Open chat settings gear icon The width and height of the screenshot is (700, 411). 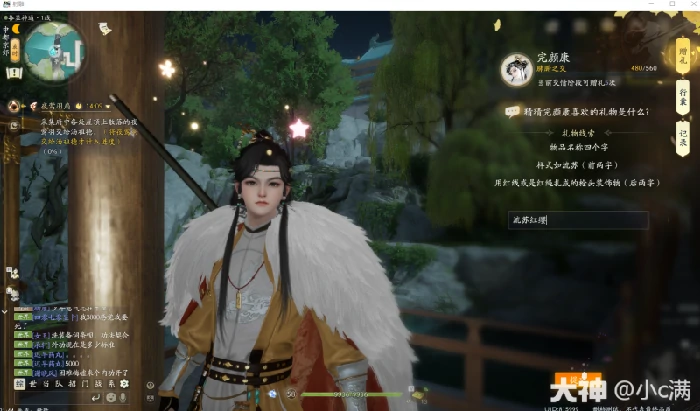click(x=124, y=383)
